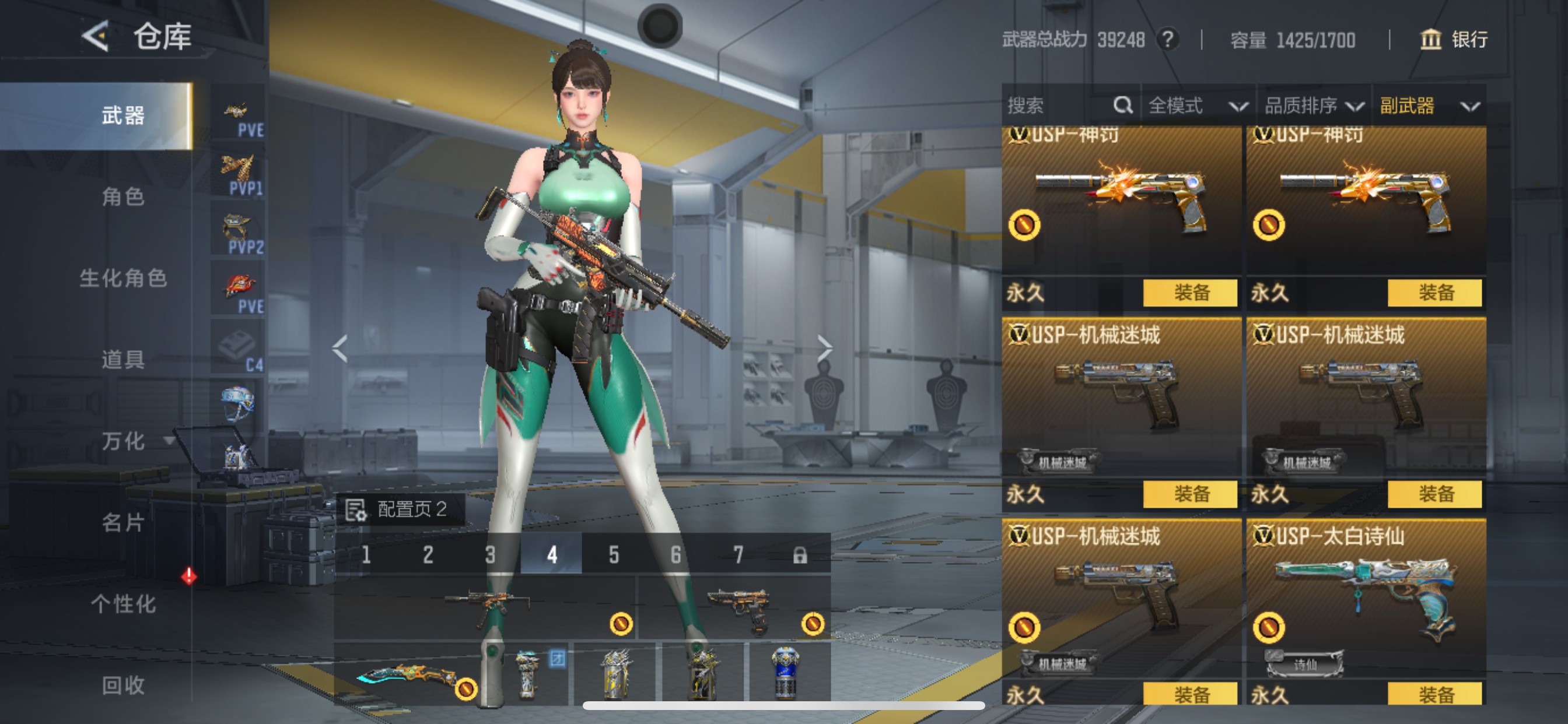
Task: Open the 配置页 2 loadout page selector
Action: pyautogui.click(x=401, y=509)
